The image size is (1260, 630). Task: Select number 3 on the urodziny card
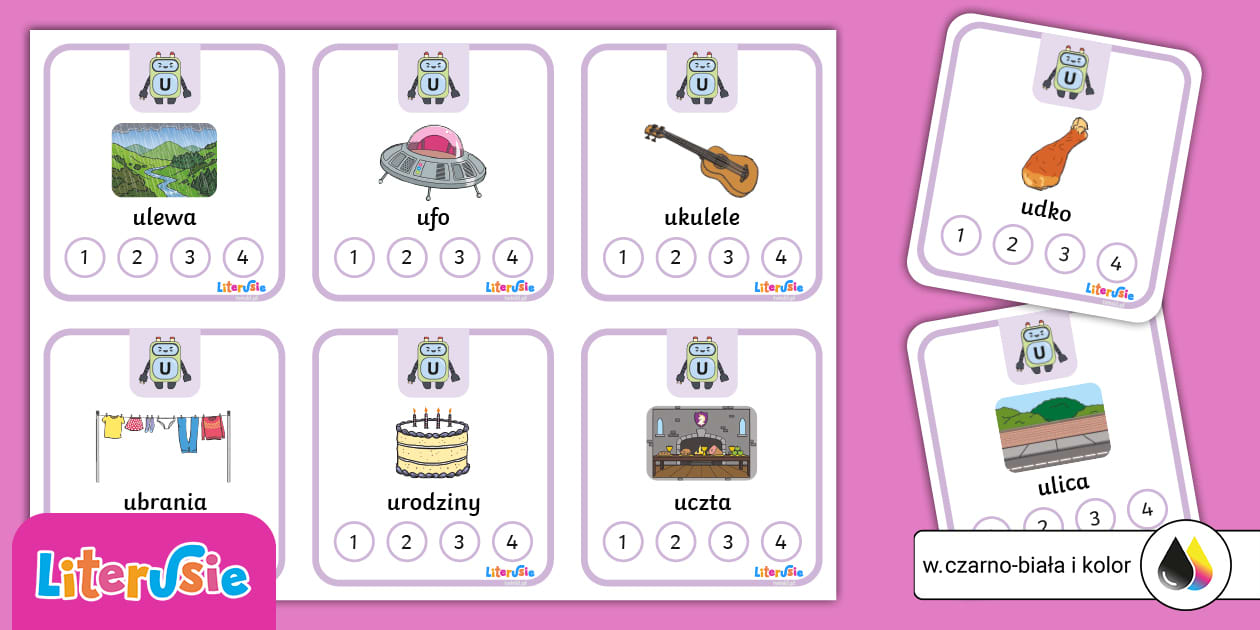(x=459, y=542)
